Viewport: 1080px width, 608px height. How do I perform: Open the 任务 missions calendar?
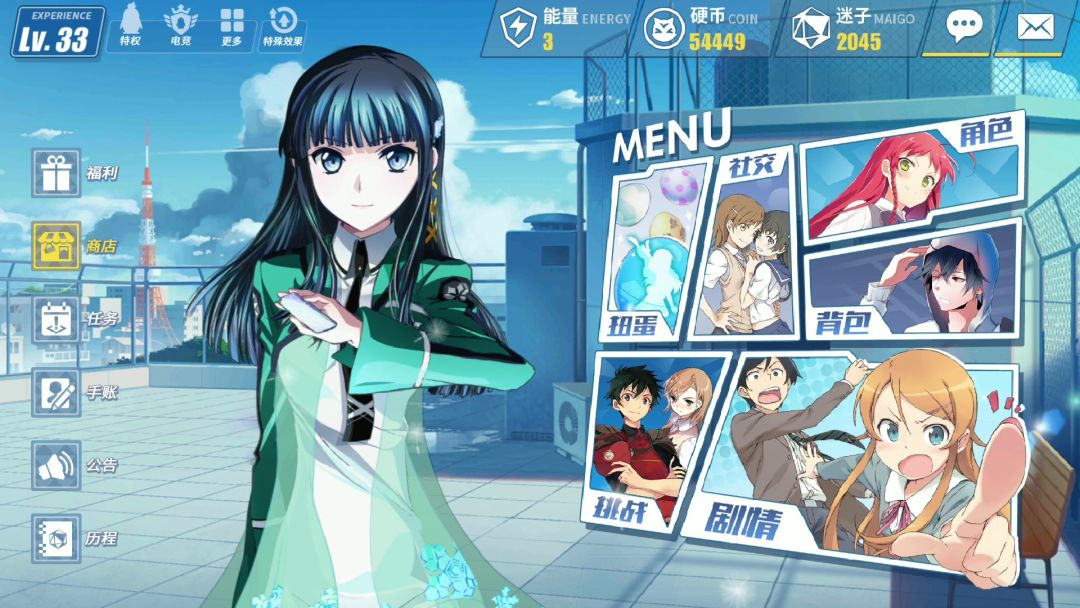56,319
